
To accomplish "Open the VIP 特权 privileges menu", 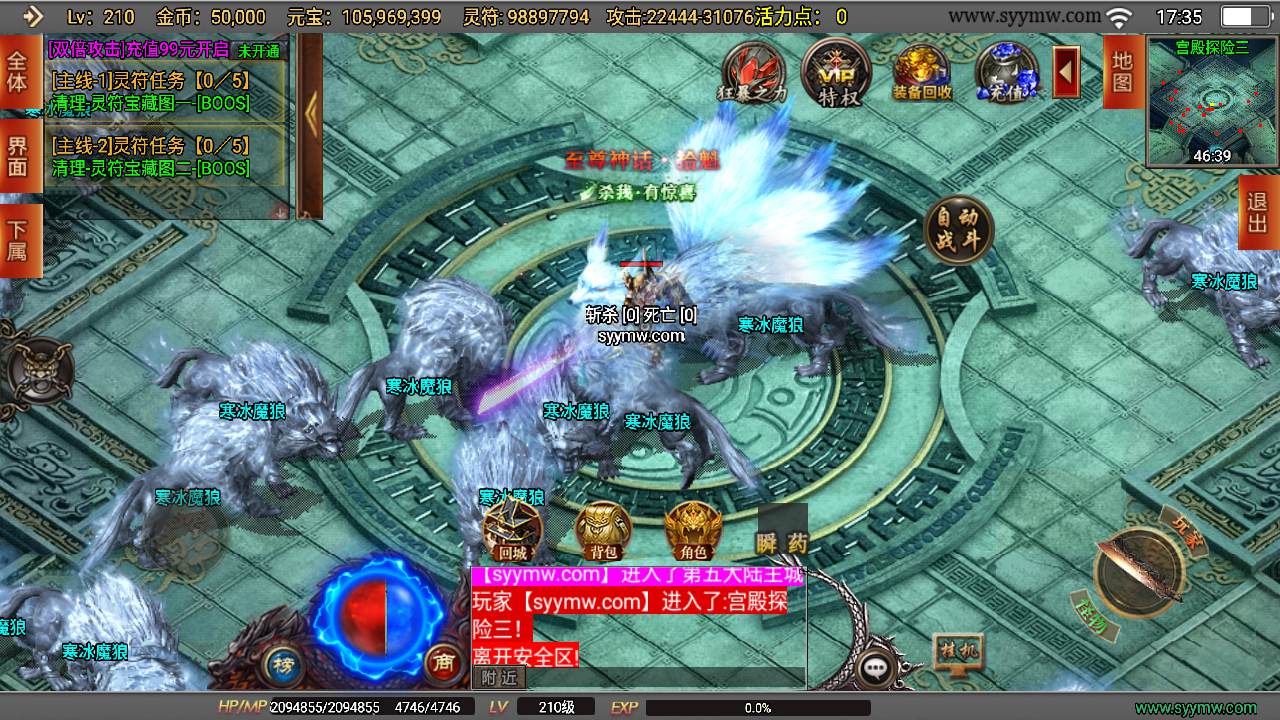I will coord(835,70).
